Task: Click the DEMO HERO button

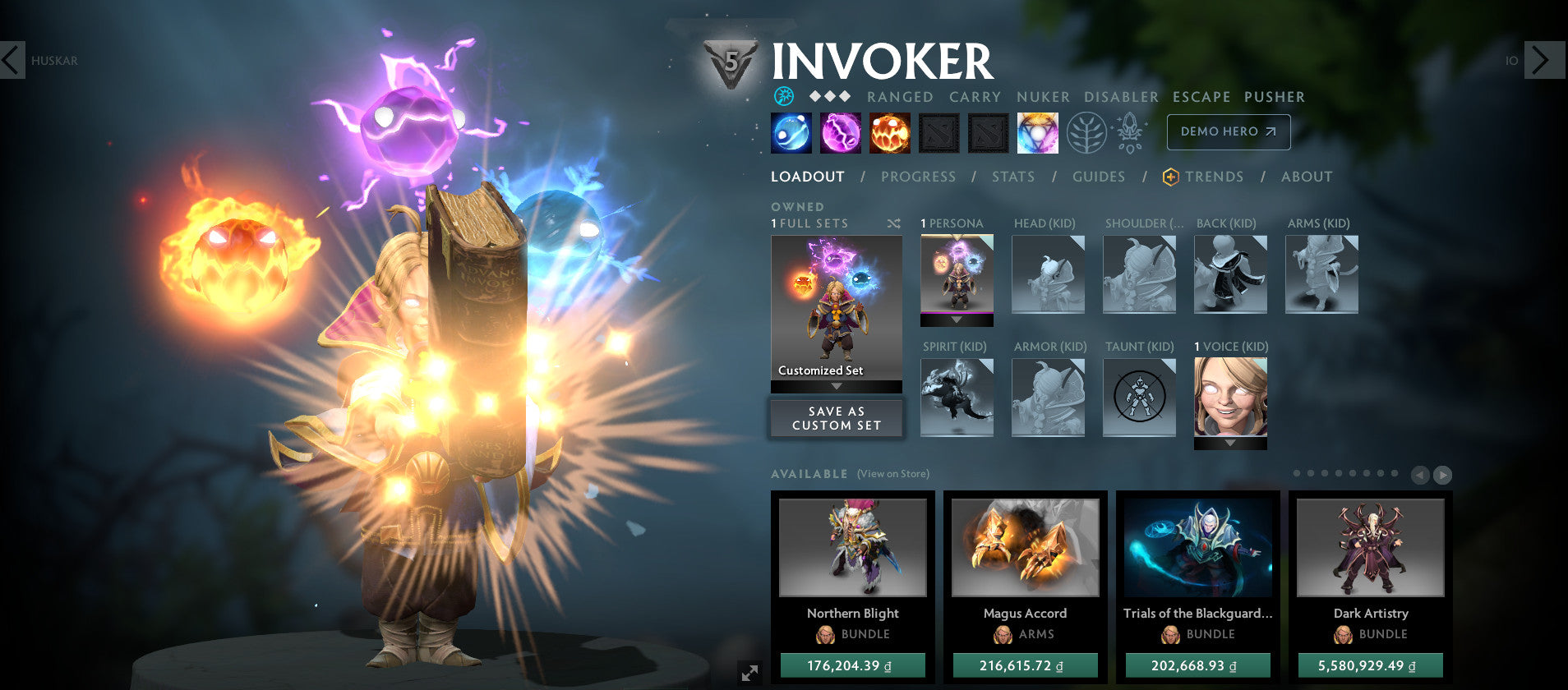Action: (1228, 131)
